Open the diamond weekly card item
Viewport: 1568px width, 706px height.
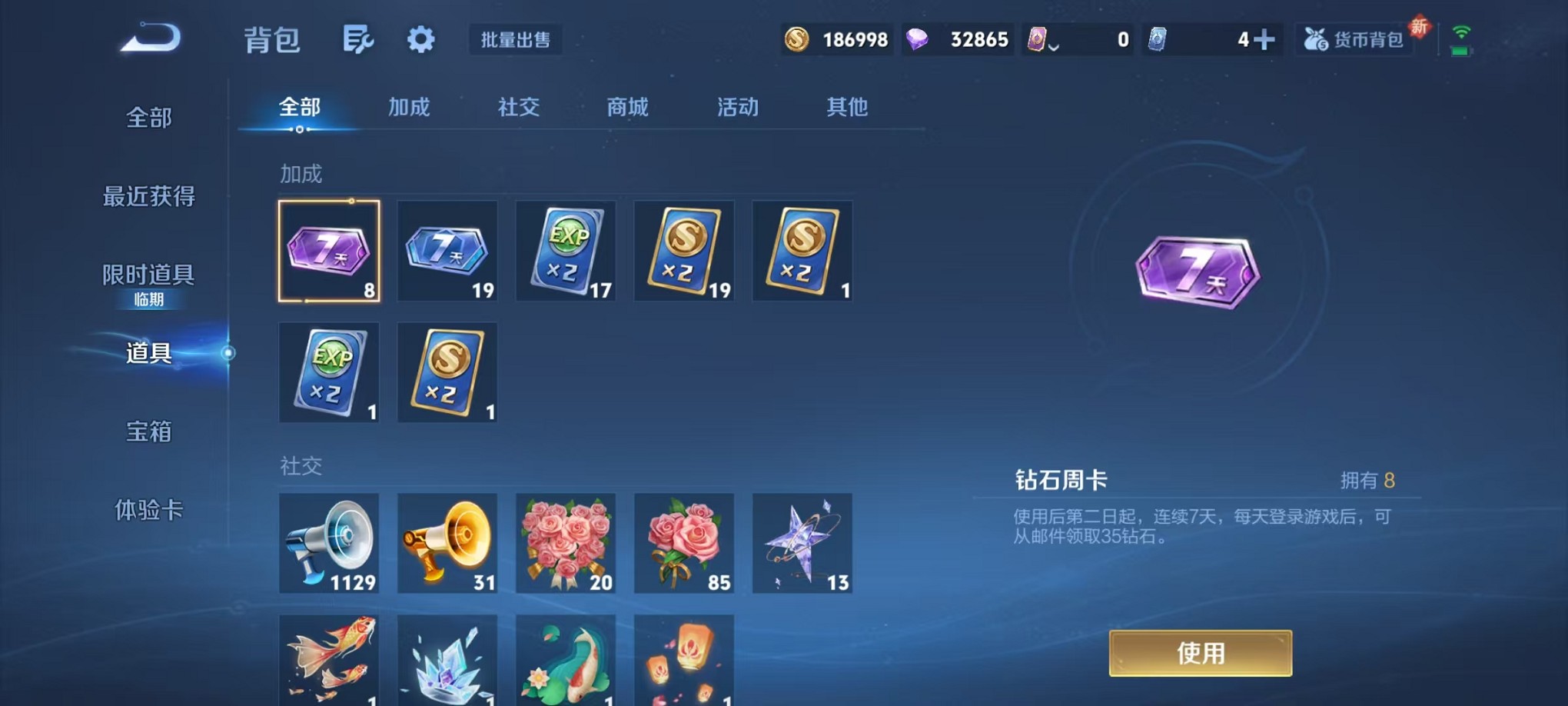[329, 250]
